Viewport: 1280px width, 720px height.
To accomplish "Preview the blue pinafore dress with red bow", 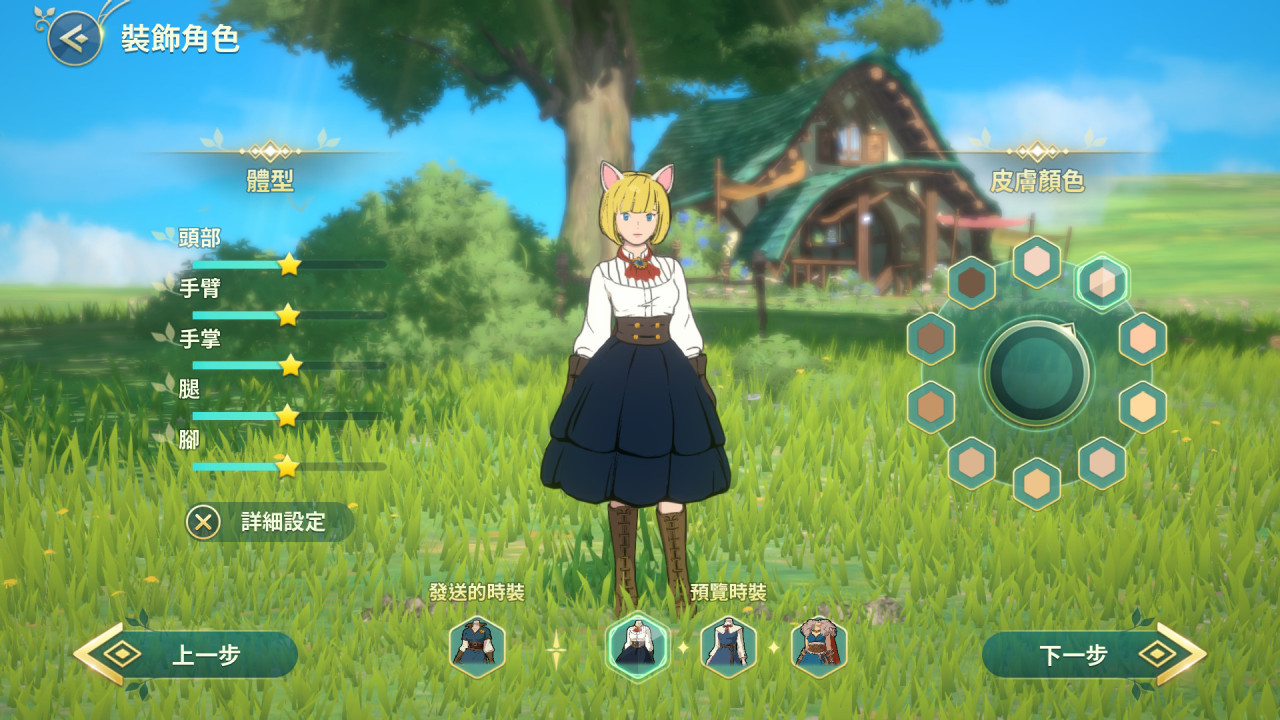I will click(728, 647).
